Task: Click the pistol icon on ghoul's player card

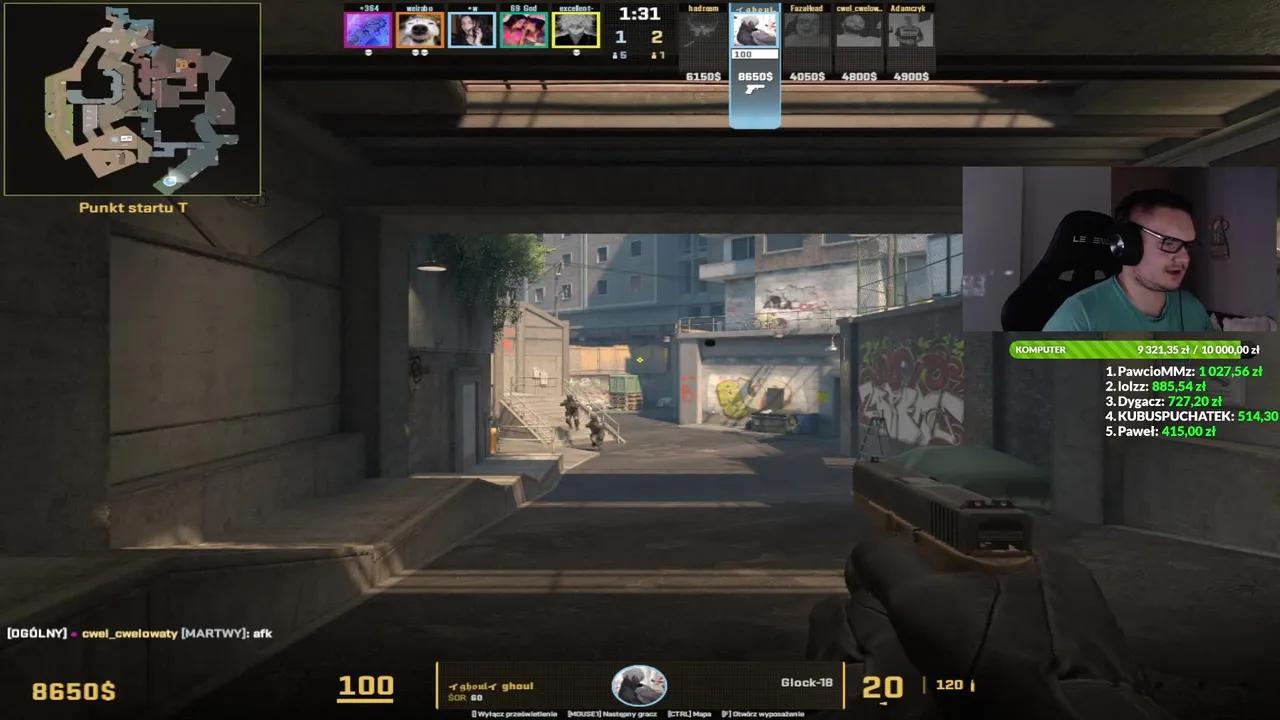Action: click(x=754, y=90)
